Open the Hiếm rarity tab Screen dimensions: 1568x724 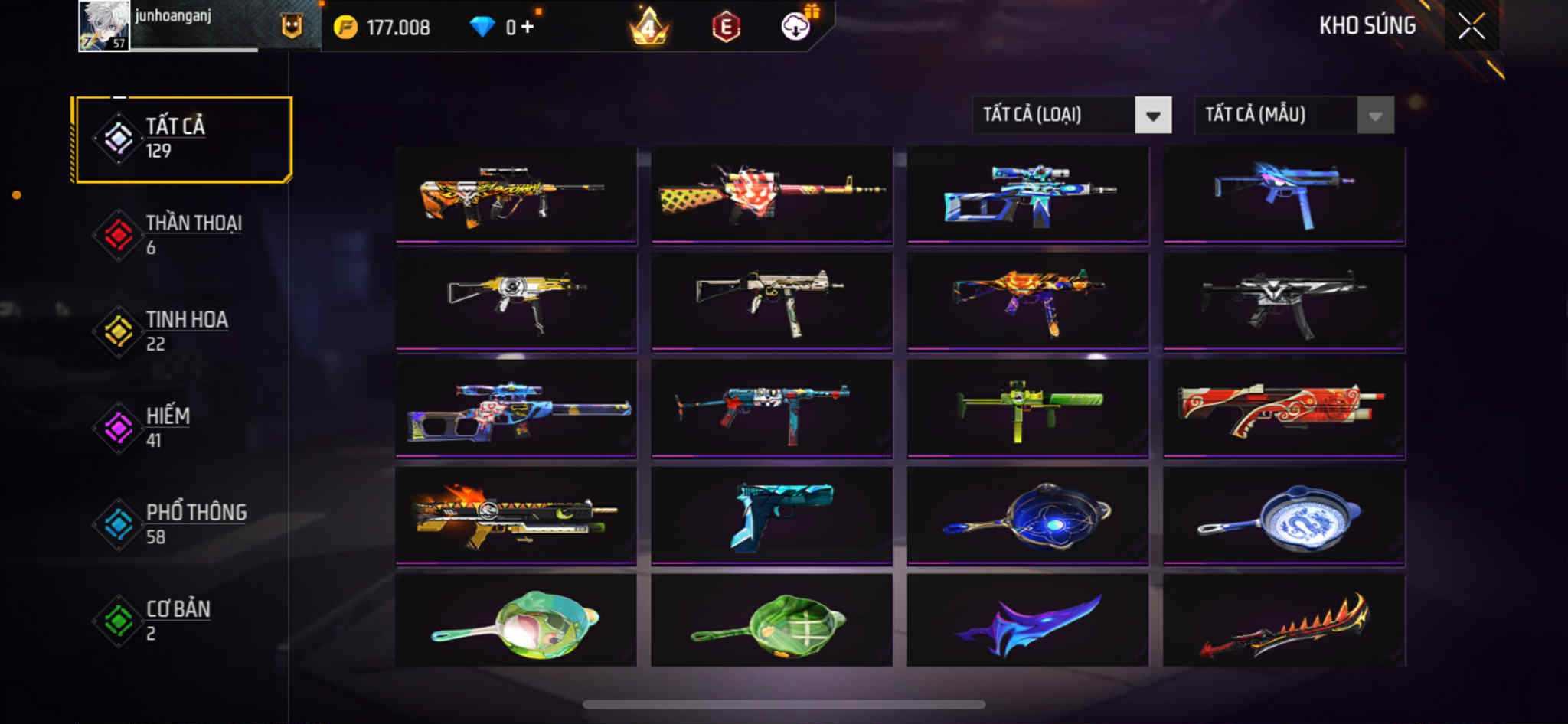tap(182, 428)
